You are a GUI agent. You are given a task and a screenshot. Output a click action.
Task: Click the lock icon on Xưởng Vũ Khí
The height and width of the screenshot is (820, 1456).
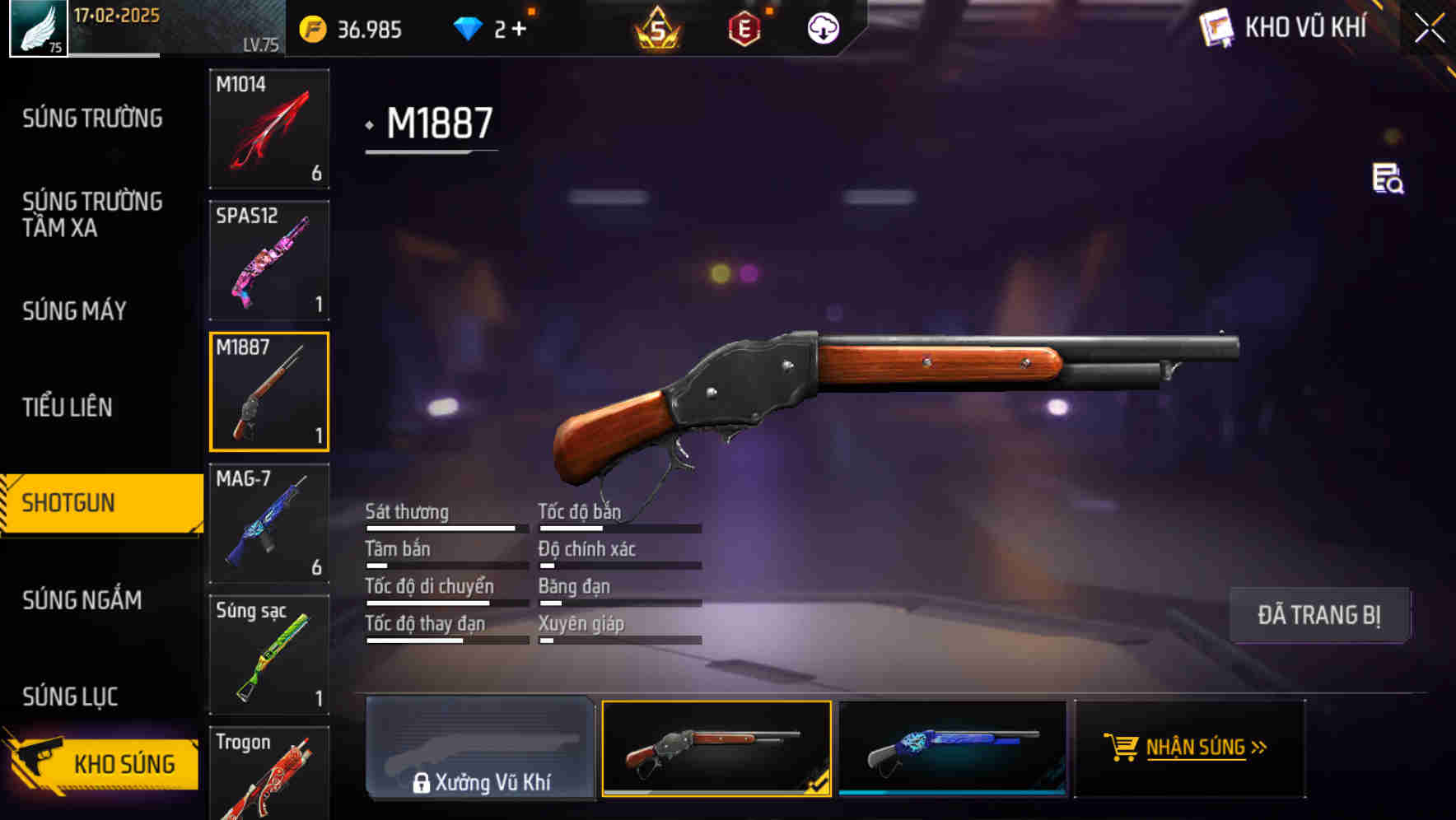pos(422,783)
